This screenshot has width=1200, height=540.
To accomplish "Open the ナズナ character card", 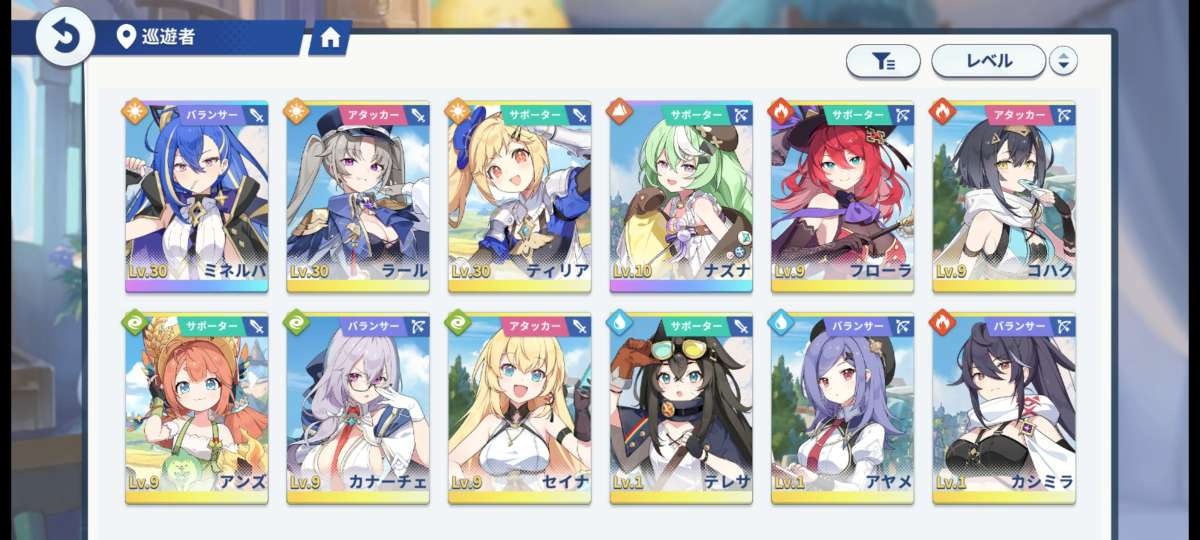I will pos(681,197).
